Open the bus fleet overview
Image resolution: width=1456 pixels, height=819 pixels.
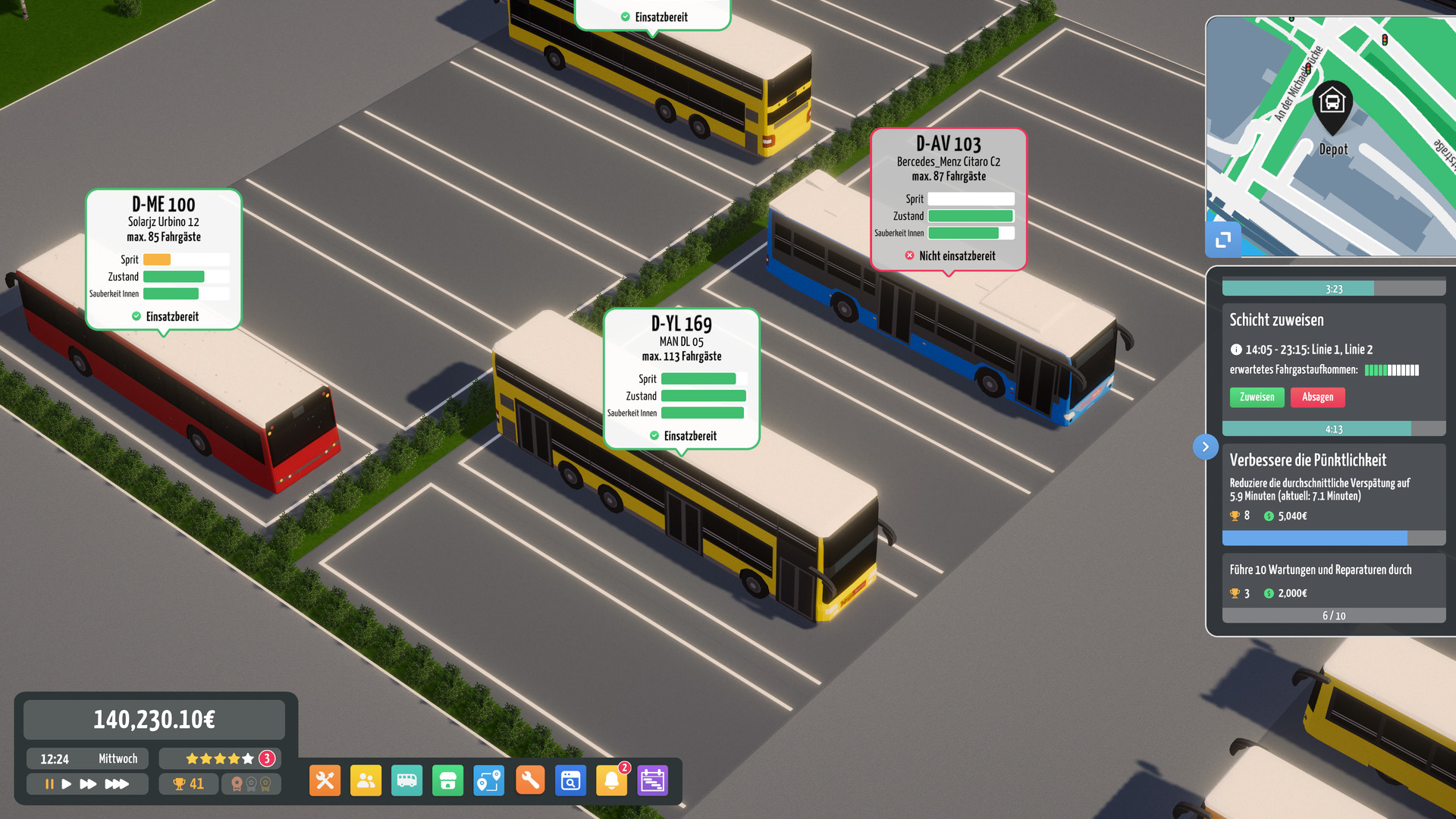pos(407,780)
